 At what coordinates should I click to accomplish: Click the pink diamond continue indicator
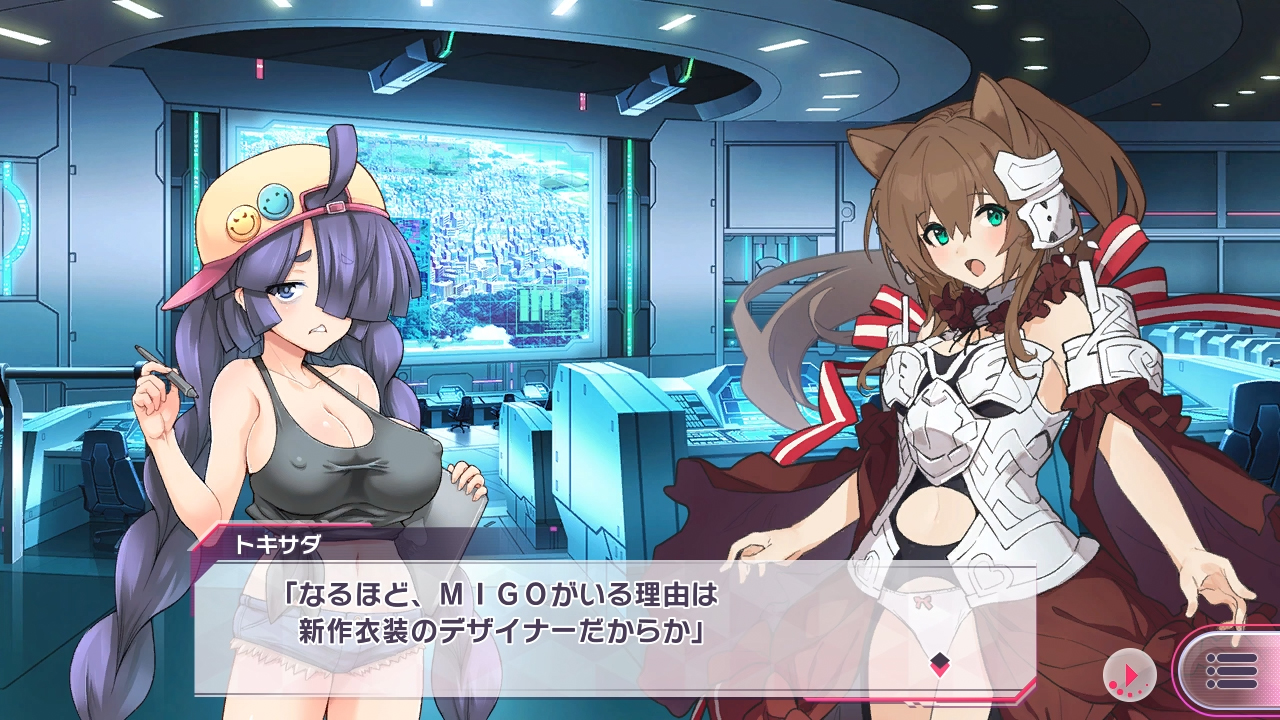pos(939,663)
